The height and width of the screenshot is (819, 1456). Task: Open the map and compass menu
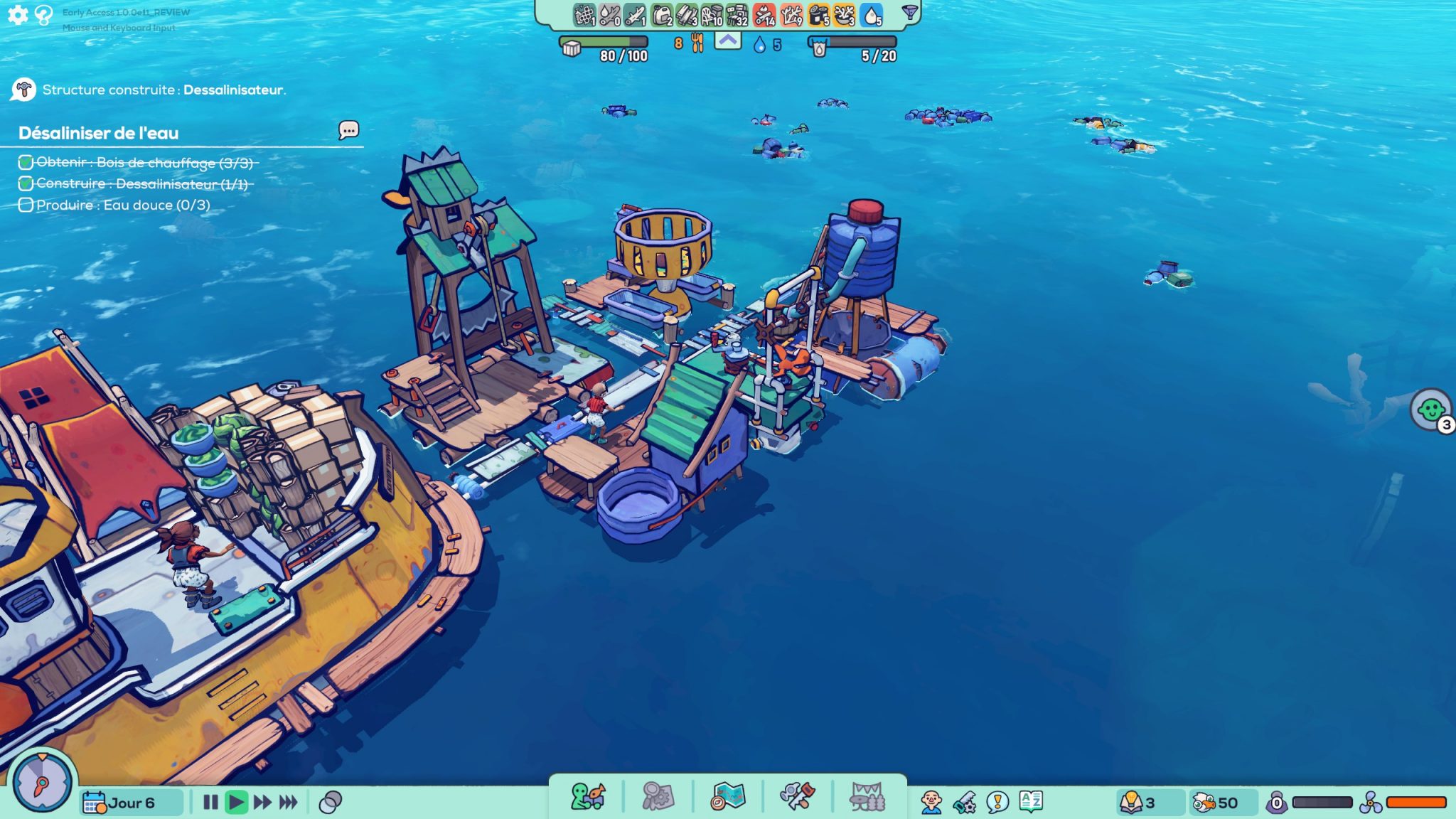click(728, 797)
